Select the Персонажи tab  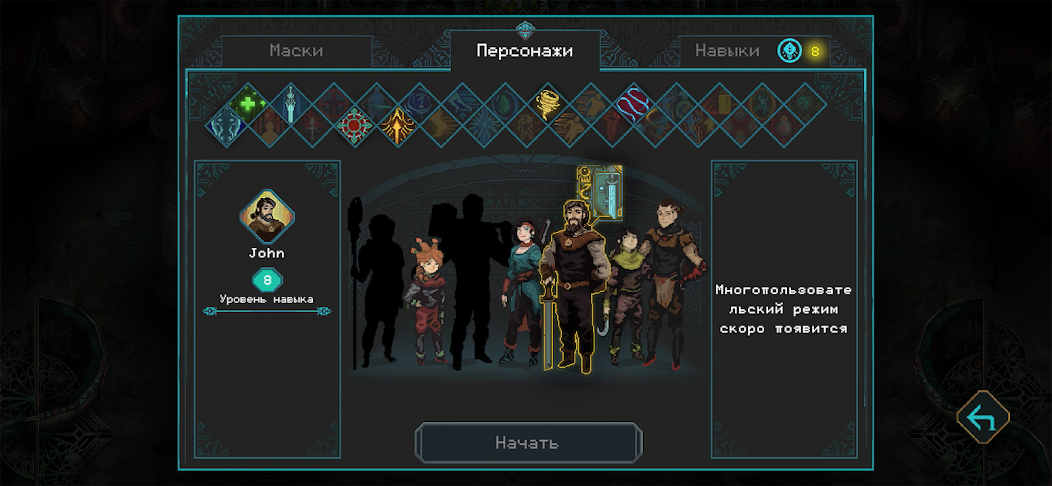coord(524,51)
